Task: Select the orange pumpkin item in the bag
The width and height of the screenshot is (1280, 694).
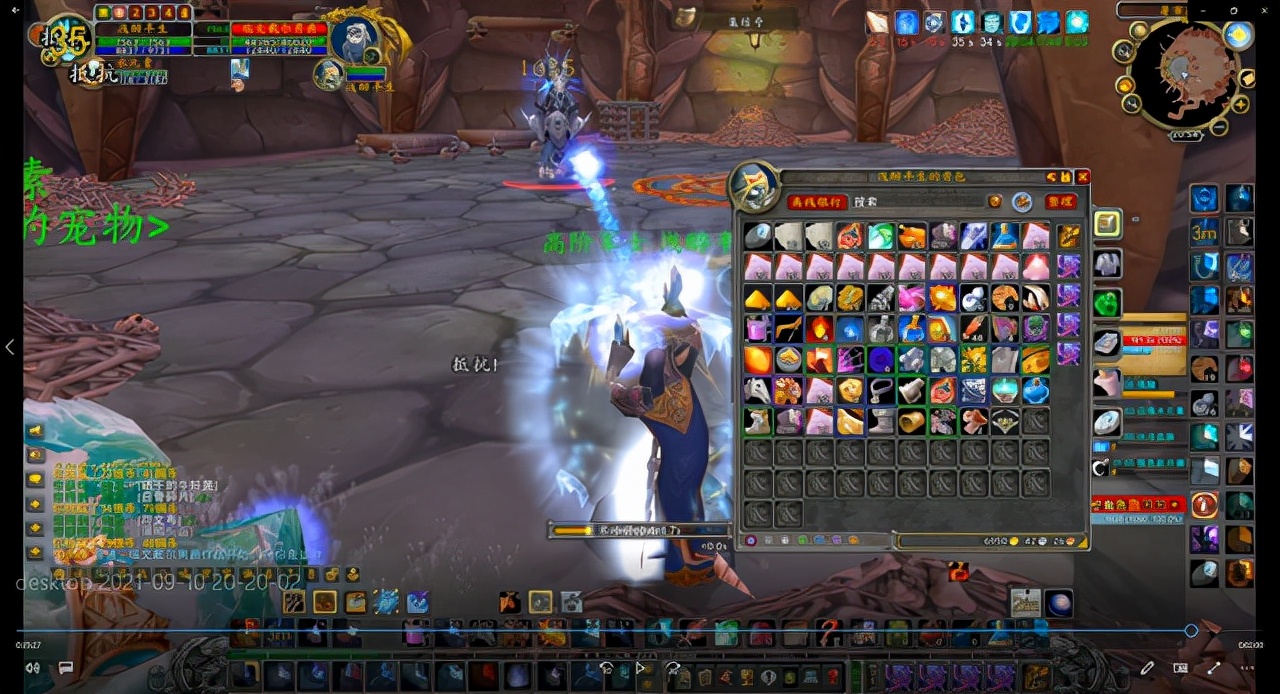Action: coord(911,236)
